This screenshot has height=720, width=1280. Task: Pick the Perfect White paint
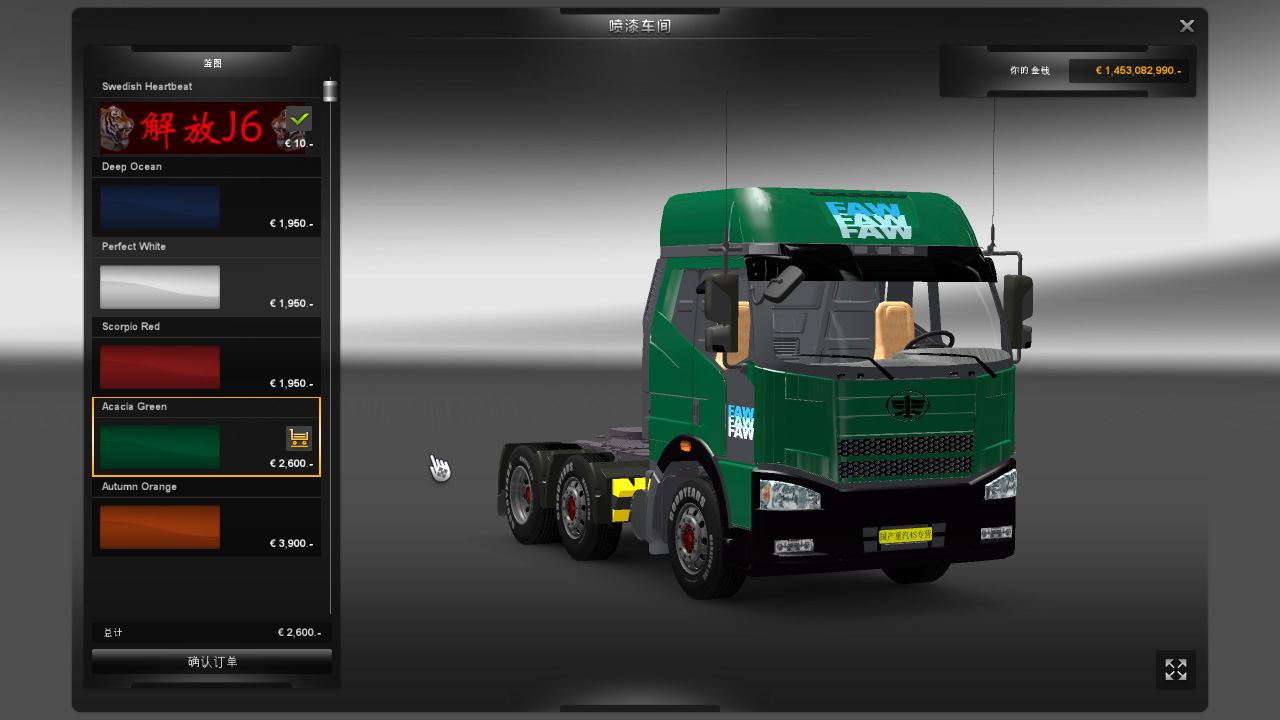coord(160,287)
